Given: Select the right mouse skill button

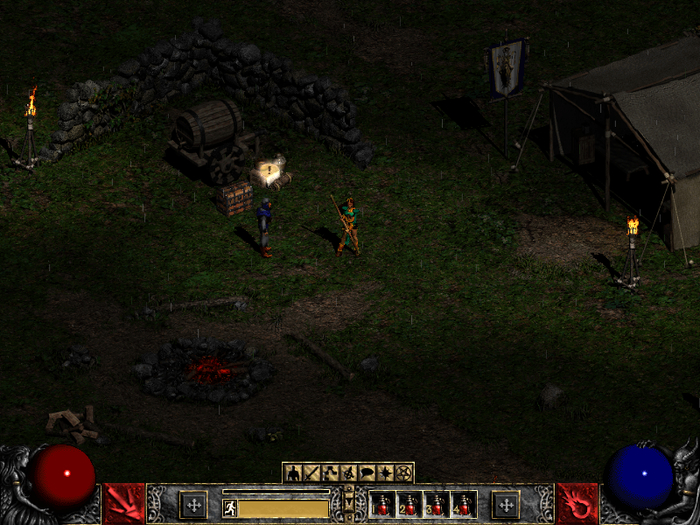Looking at the screenshot, I should click(576, 503).
